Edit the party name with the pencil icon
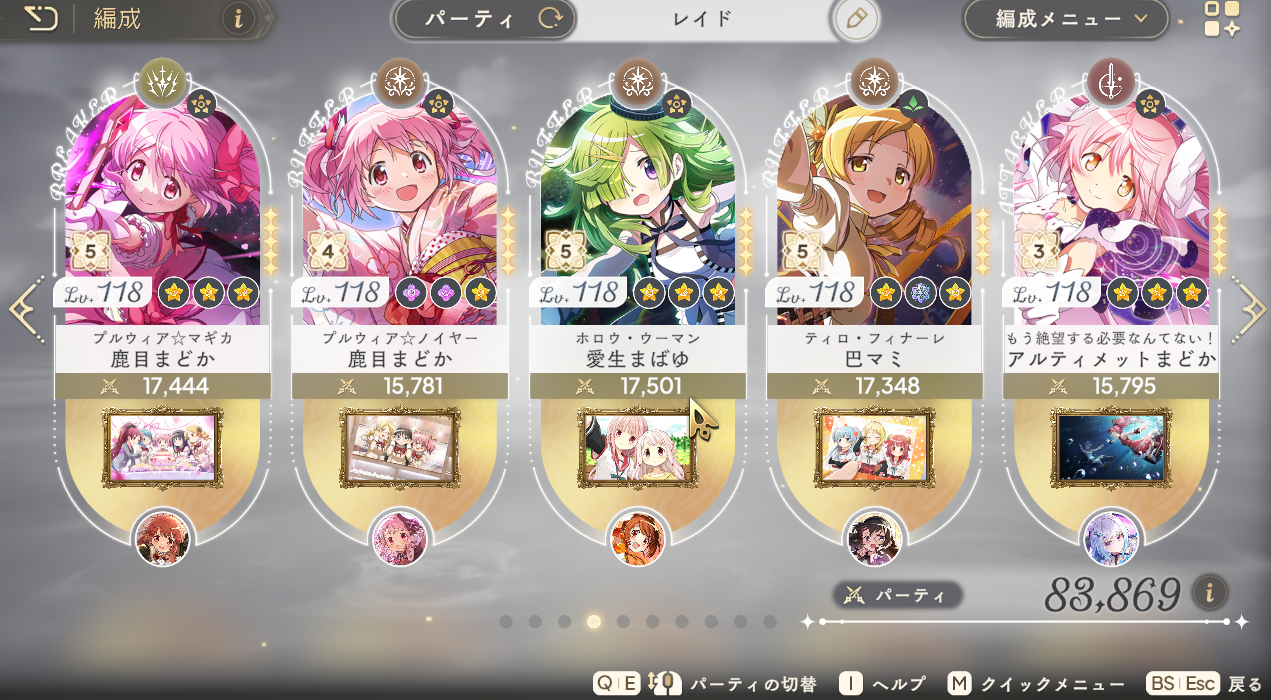 click(x=856, y=19)
